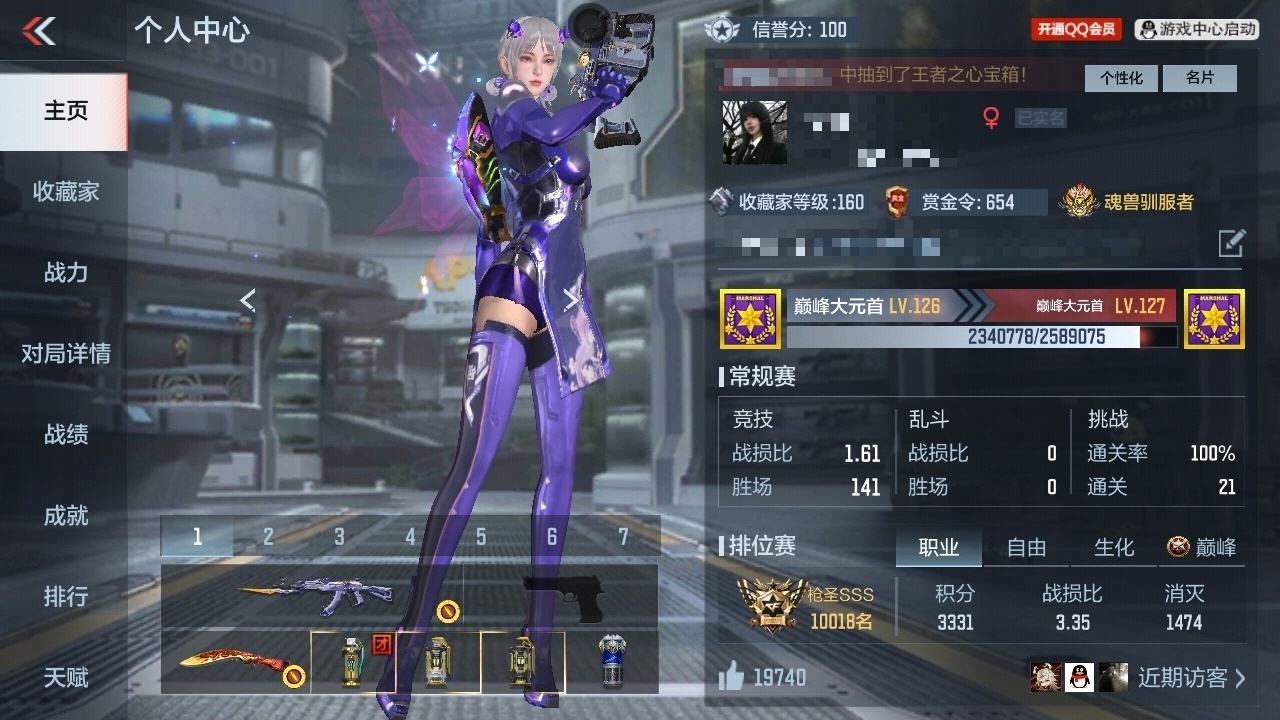Open the 天赋 talent page
This screenshot has height=720, width=1280.
tap(65, 677)
